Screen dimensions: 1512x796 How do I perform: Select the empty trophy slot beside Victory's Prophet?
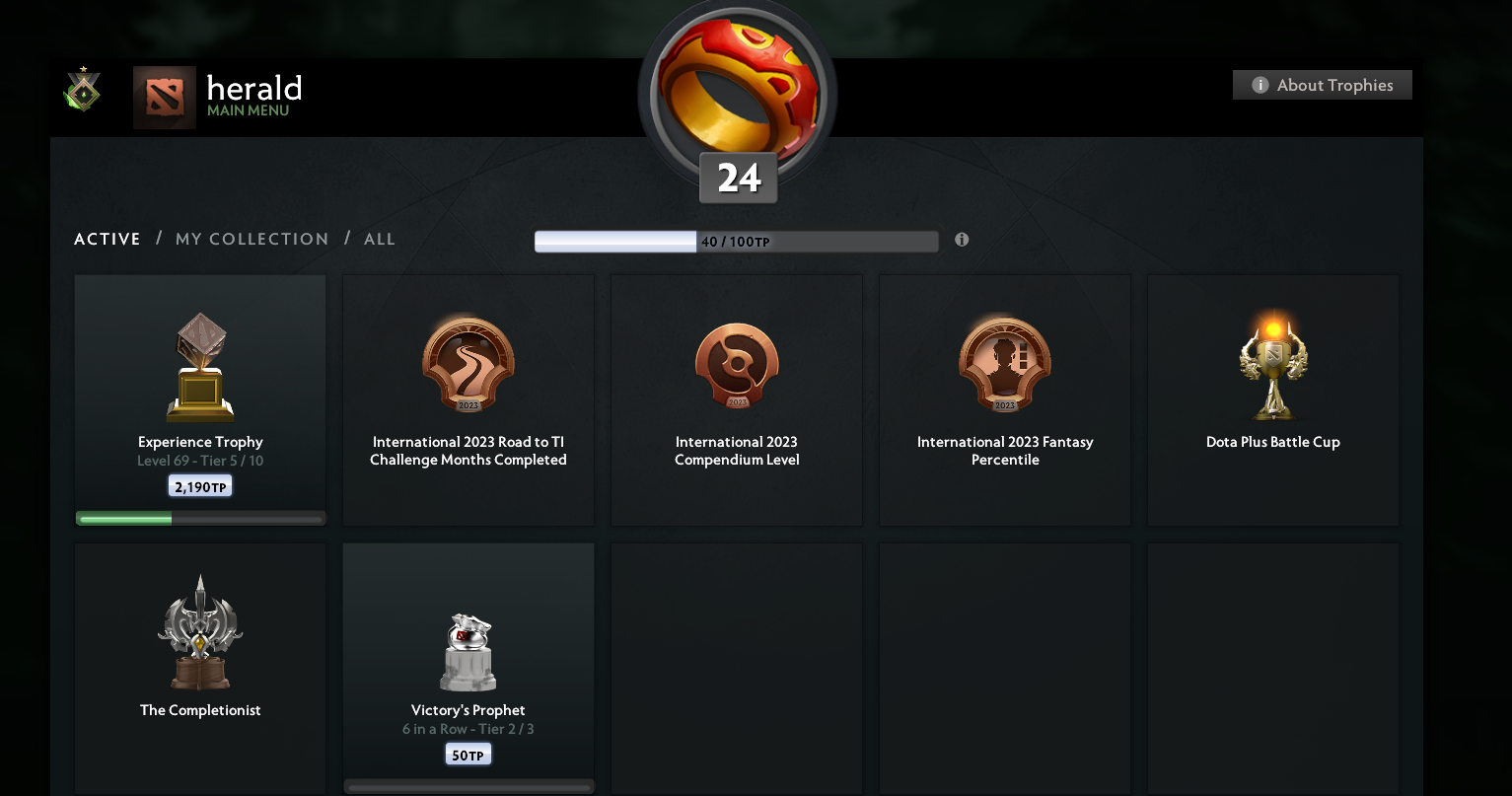click(736, 668)
